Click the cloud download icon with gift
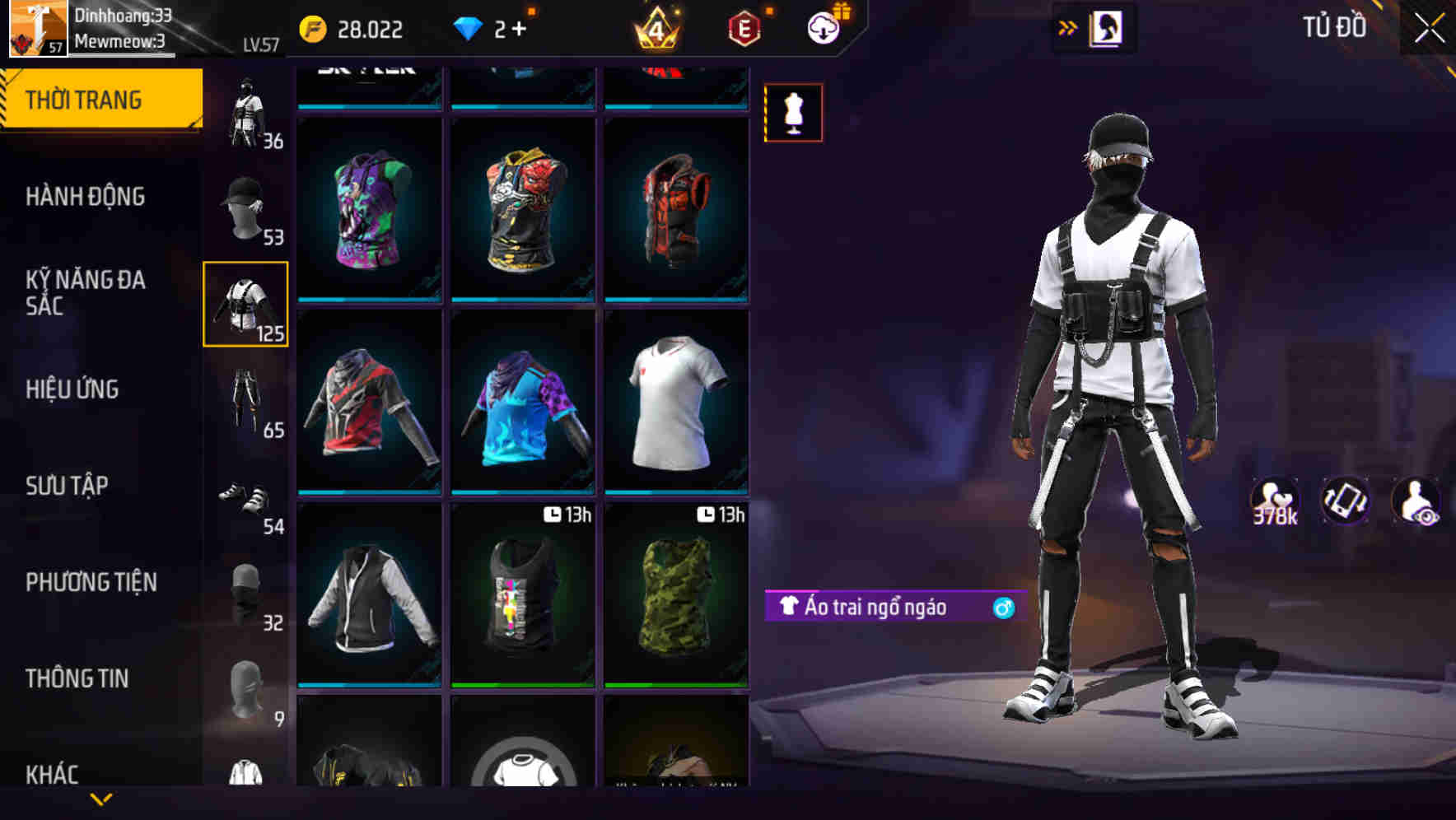 [826, 27]
